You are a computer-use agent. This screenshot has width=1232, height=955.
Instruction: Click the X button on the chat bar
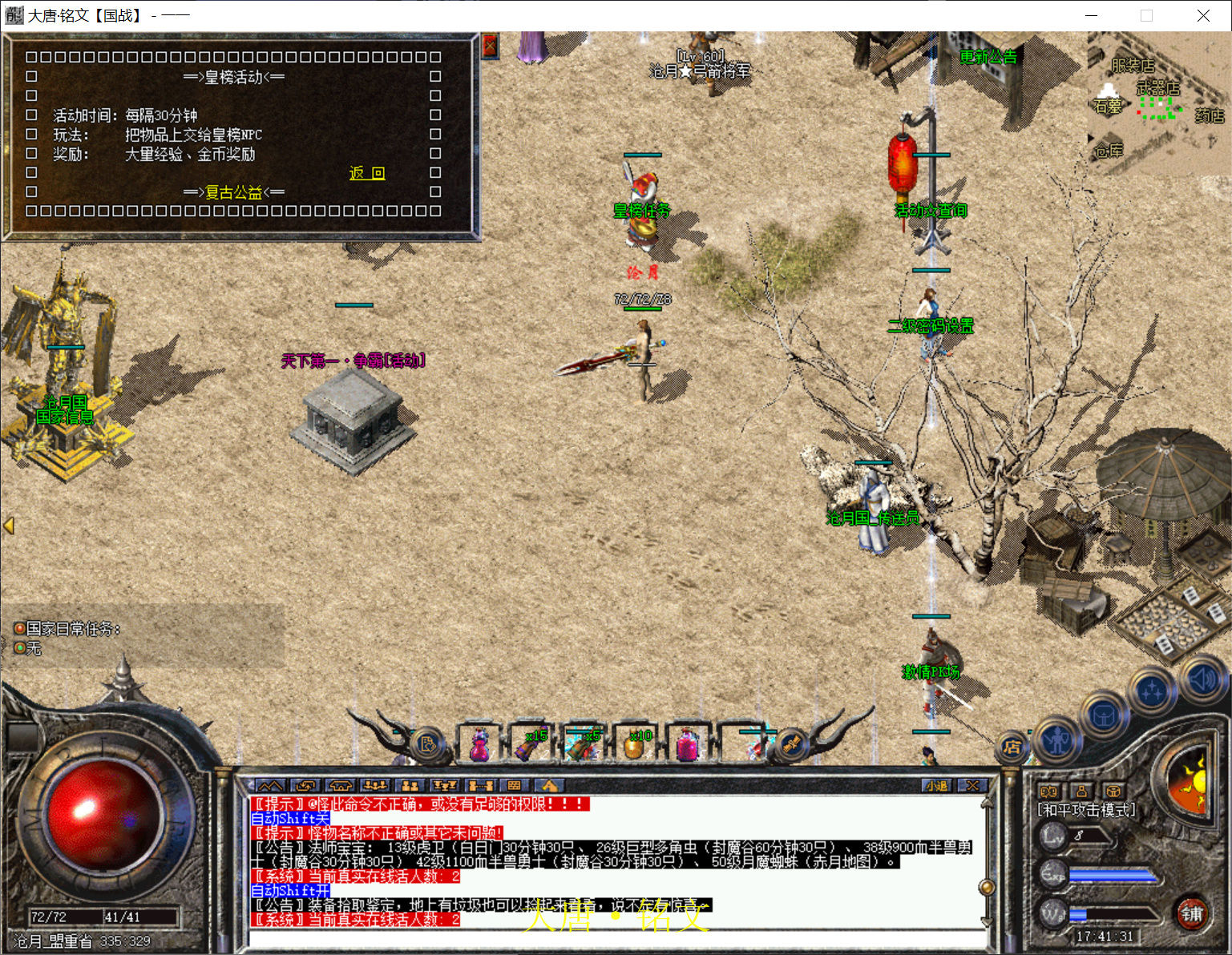(971, 785)
